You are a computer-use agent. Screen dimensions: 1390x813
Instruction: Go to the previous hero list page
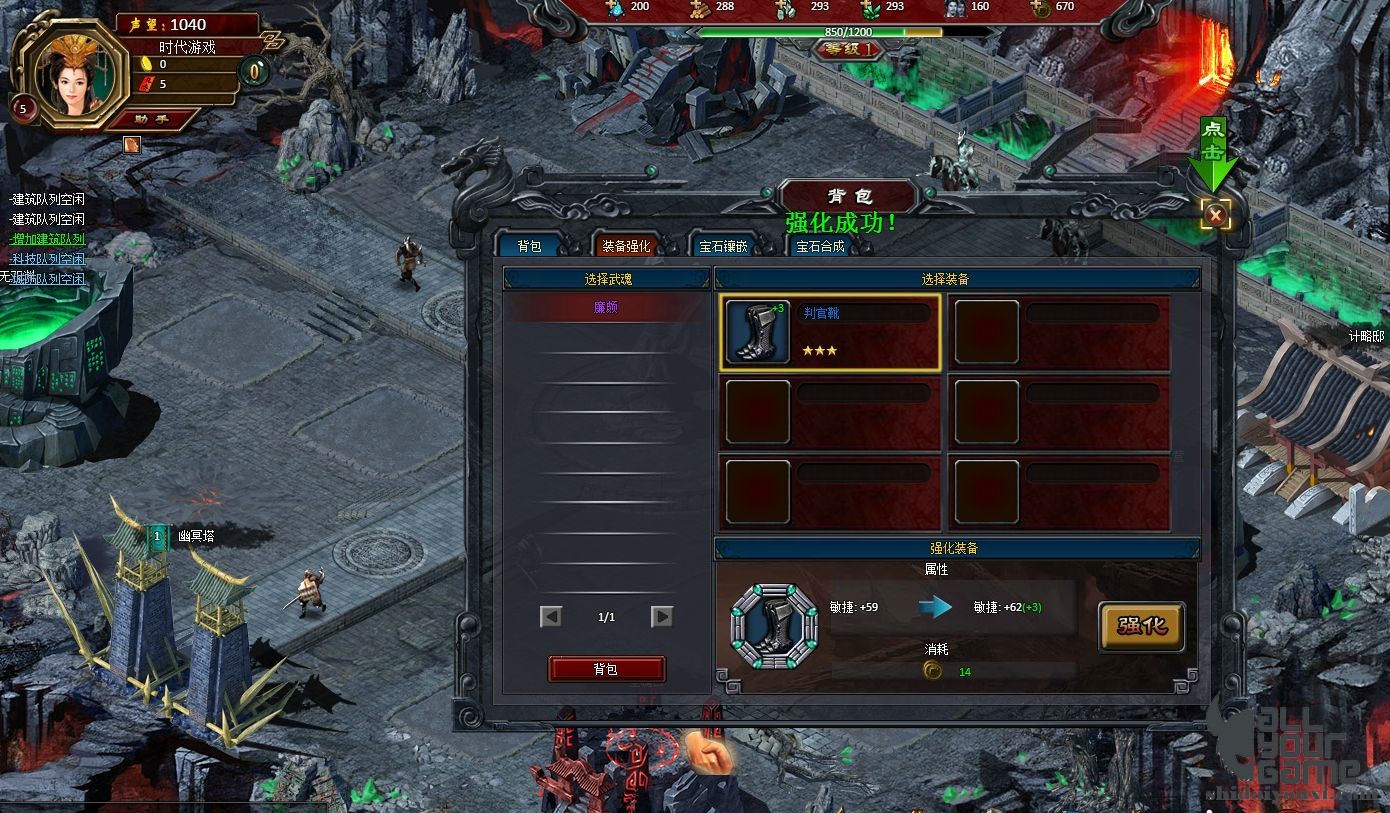coord(551,617)
